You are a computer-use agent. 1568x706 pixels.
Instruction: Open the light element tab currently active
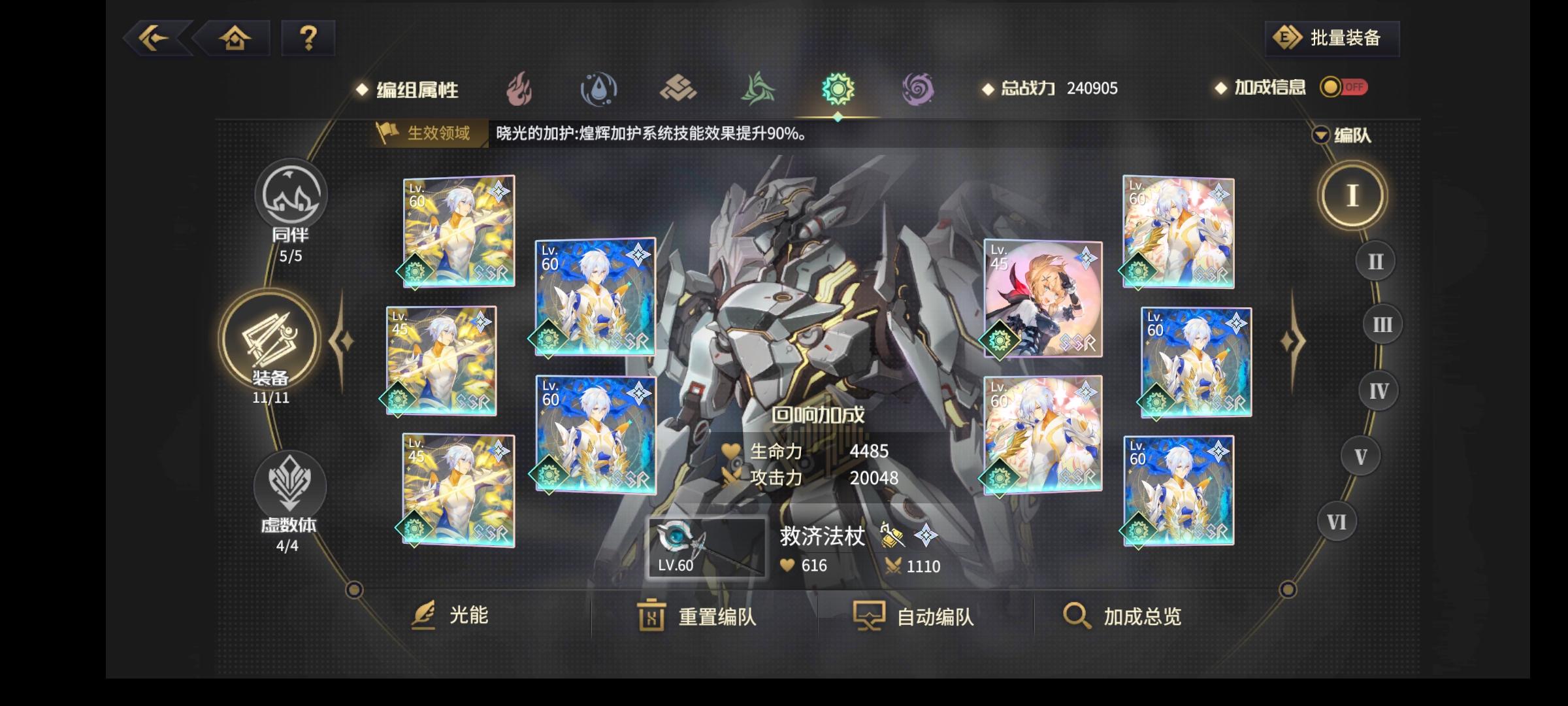click(x=838, y=90)
